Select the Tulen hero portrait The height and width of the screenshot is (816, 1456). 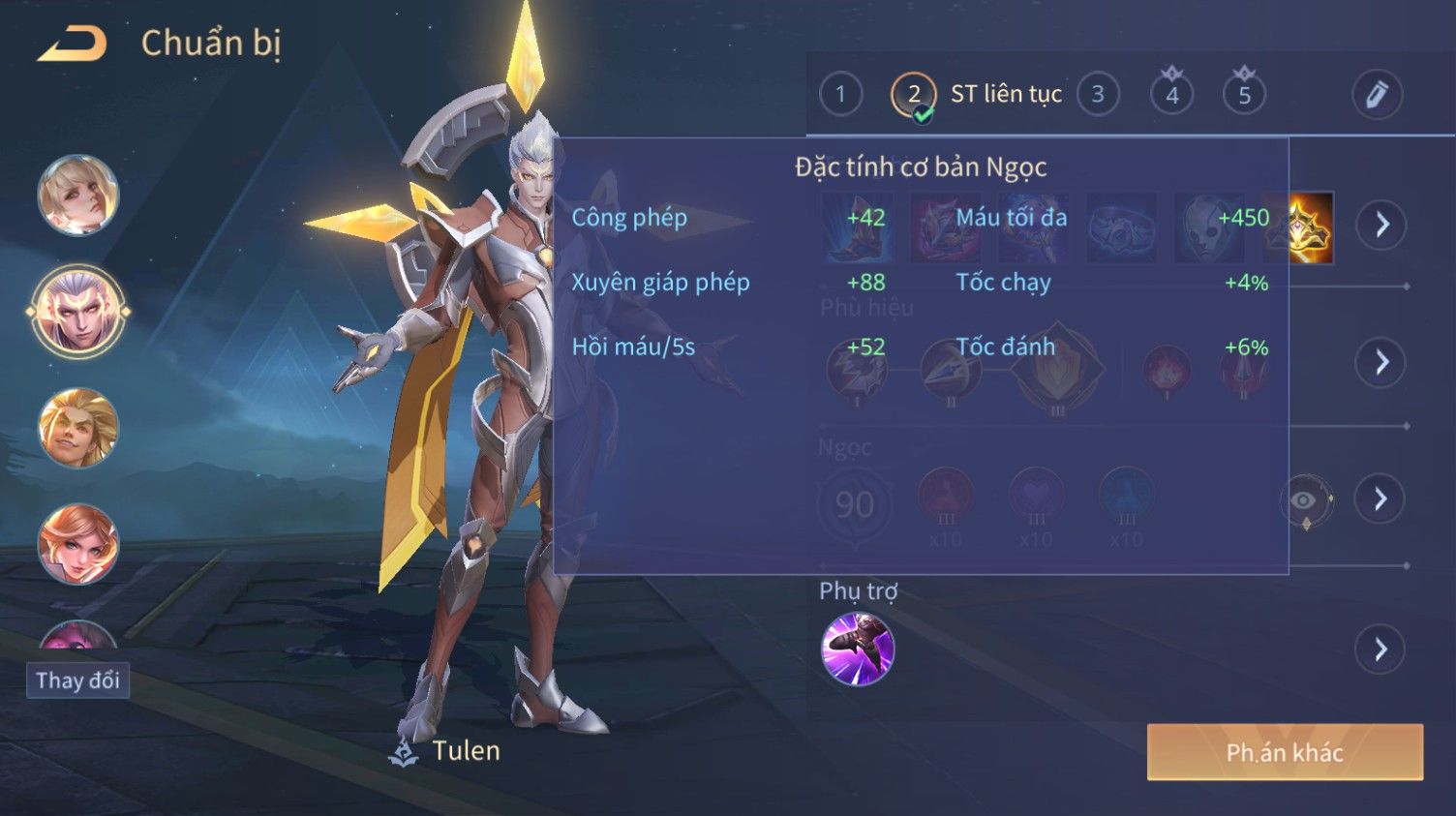pyautogui.click(x=77, y=312)
